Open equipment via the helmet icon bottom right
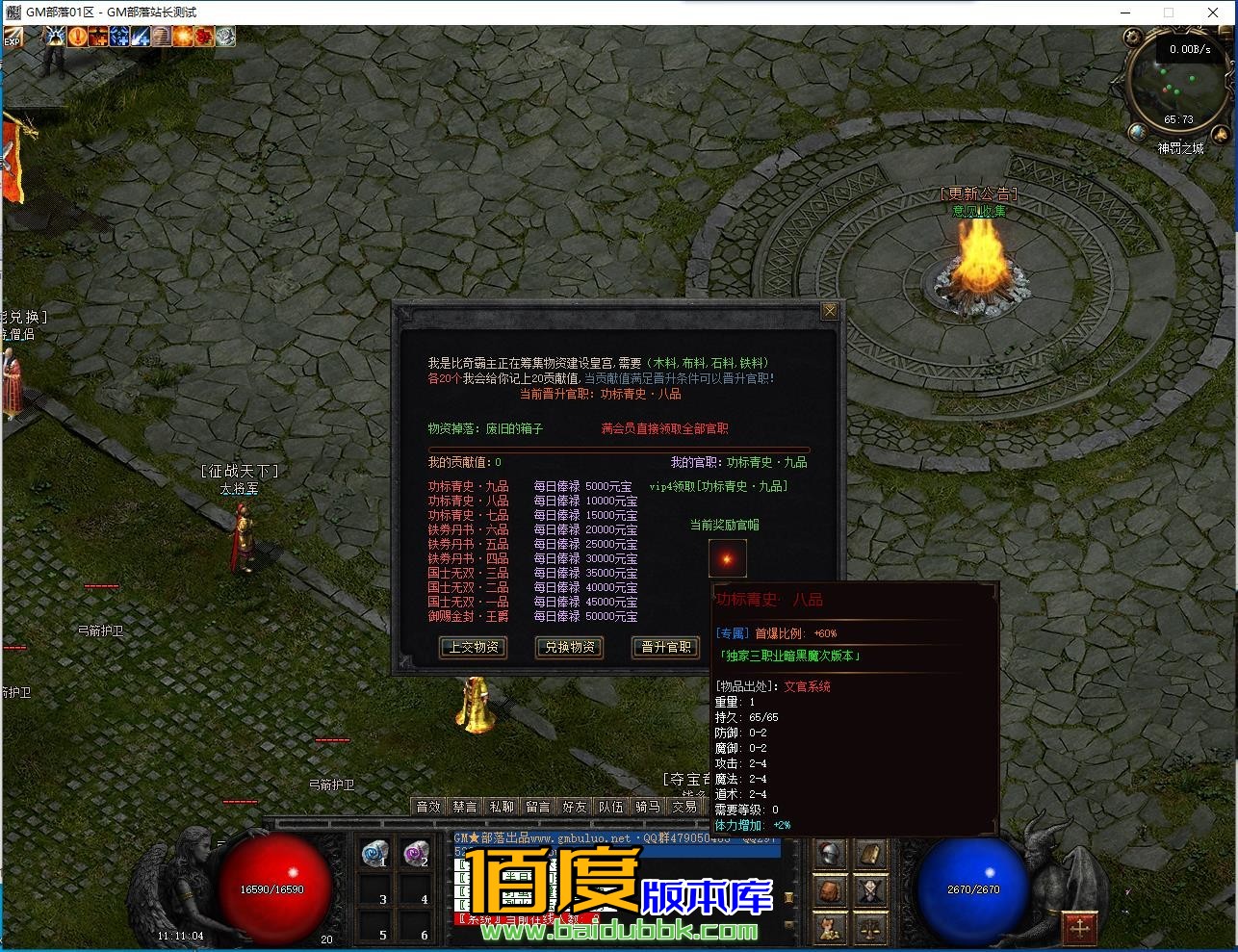1238x952 pixels. tap(830, 853)
